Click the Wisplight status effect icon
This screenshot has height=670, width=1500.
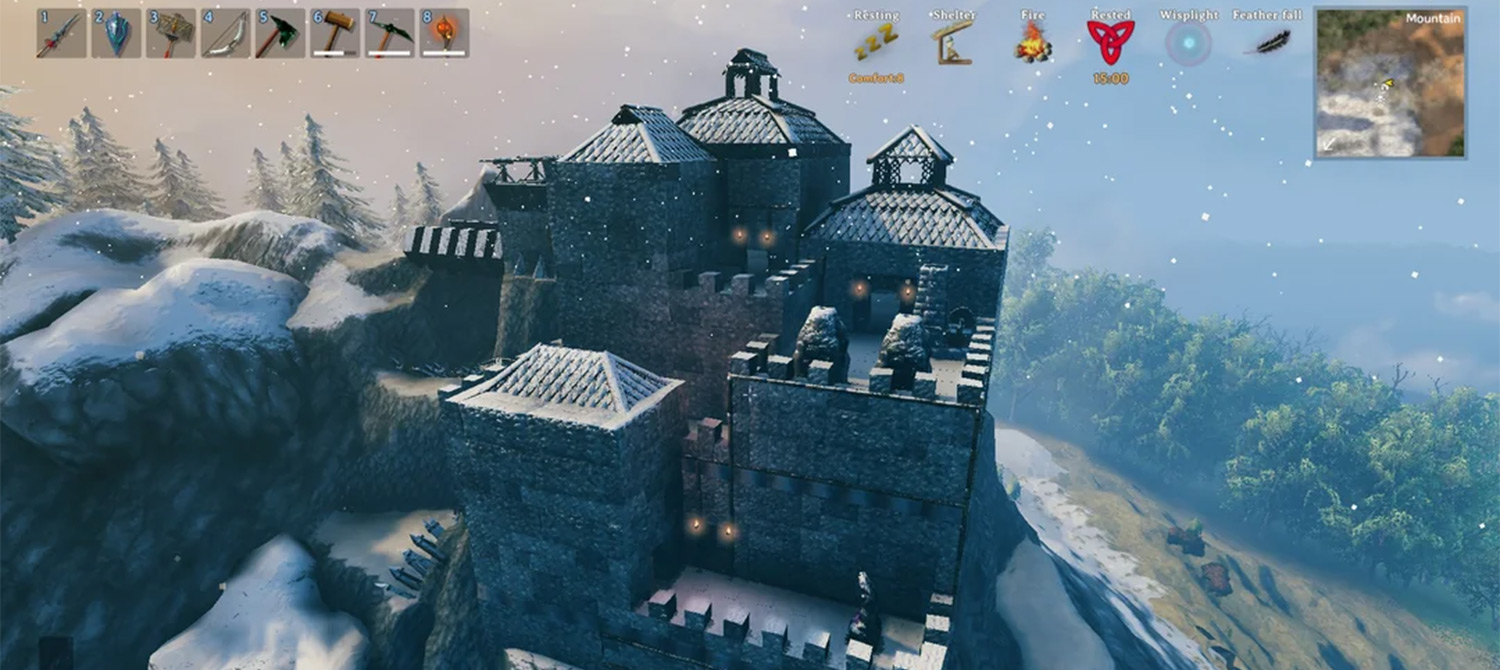pos(1188,43)
